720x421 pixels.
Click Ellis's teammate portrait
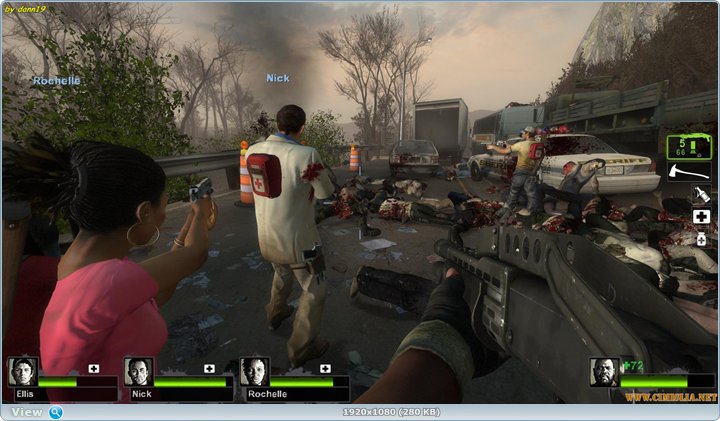tap(22, 372)
